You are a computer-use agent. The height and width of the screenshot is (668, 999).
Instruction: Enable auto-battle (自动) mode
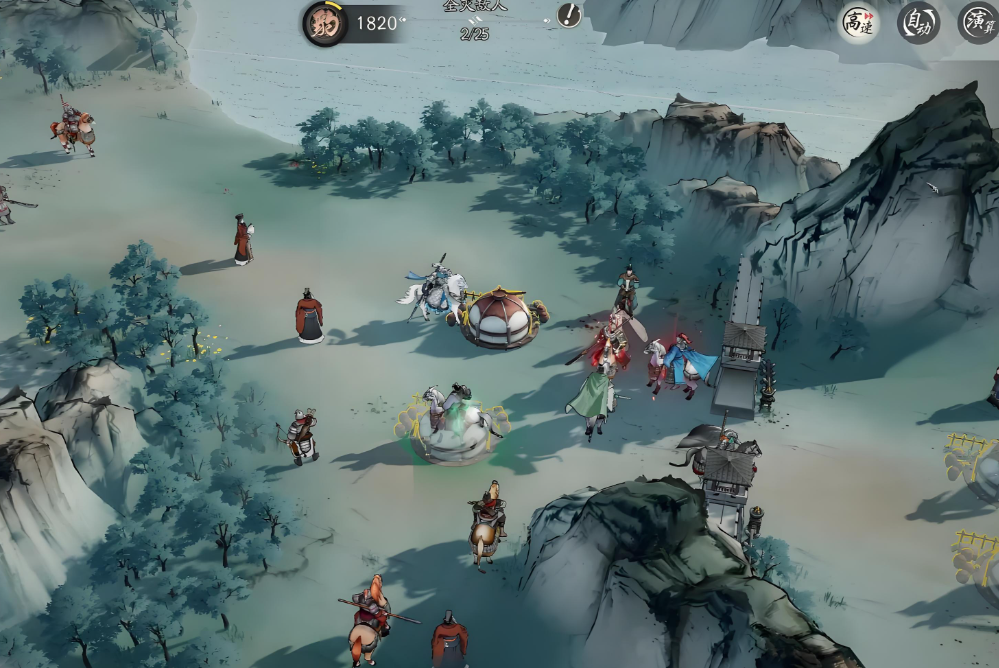click(x=918, y=22)
